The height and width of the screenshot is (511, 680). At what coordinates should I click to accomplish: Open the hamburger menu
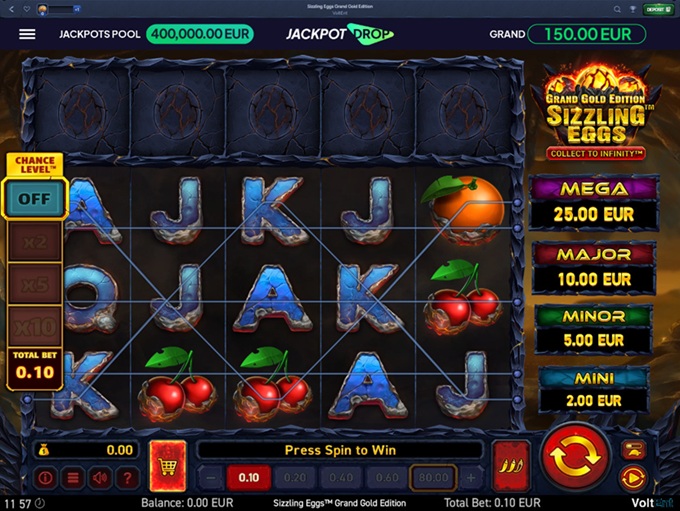tap(27, 34)
